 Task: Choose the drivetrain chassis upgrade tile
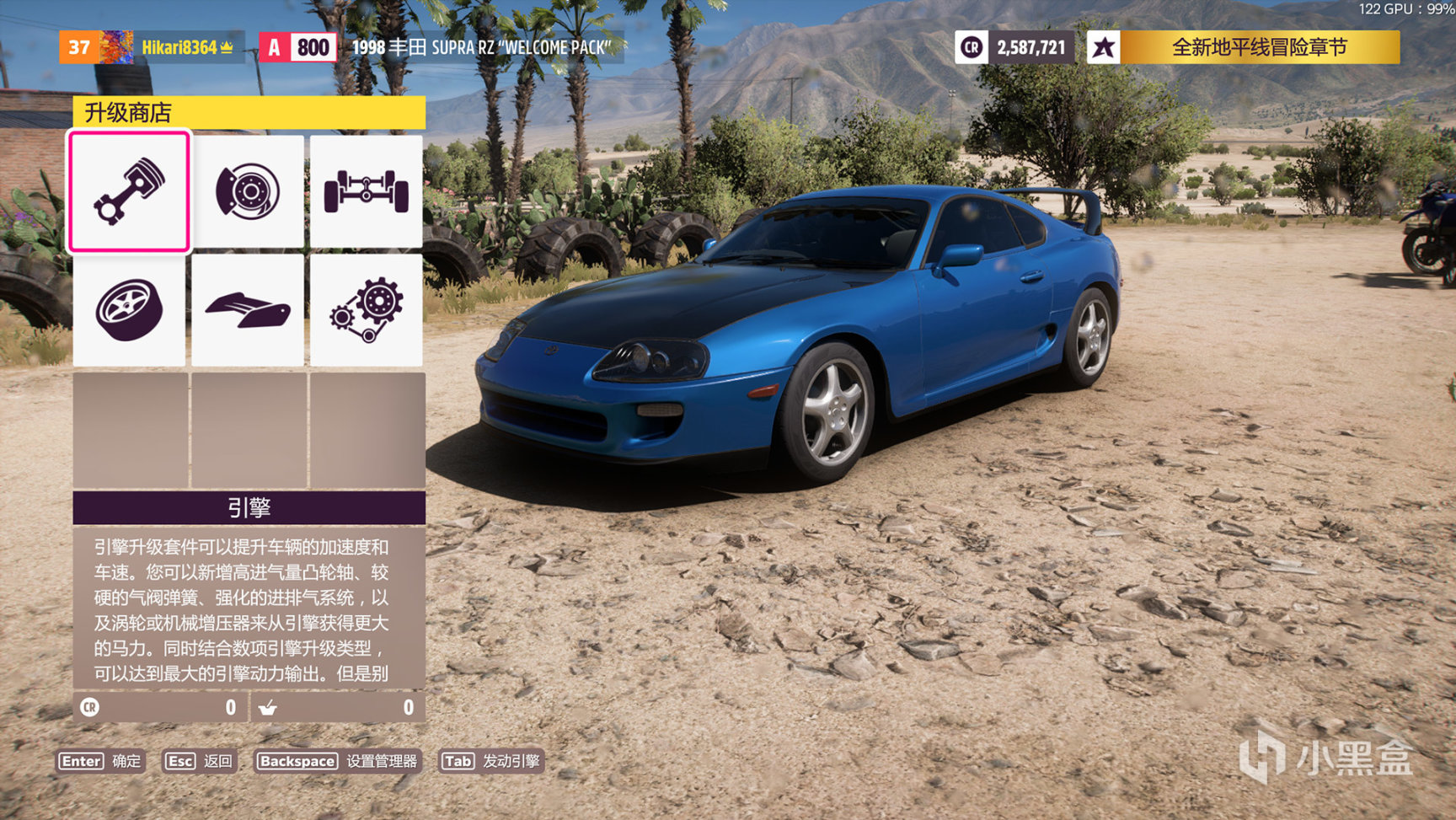click(367, 191)
